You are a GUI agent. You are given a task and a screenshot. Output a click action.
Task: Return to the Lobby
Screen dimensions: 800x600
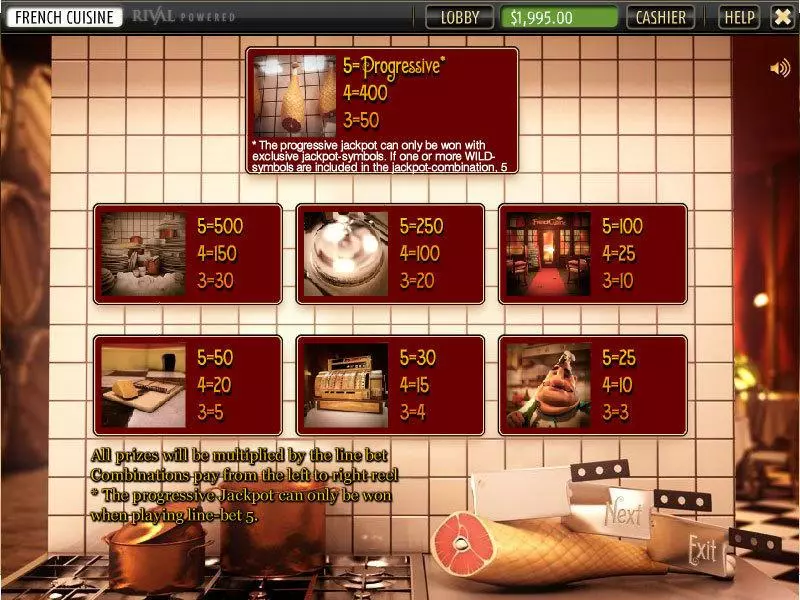[x=460, y=17]
